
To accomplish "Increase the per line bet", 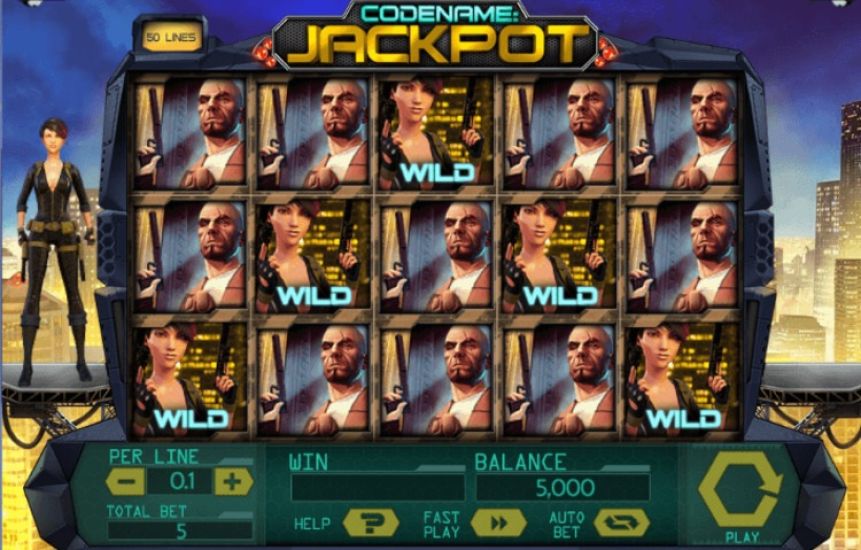I will [x=233, y=481].
